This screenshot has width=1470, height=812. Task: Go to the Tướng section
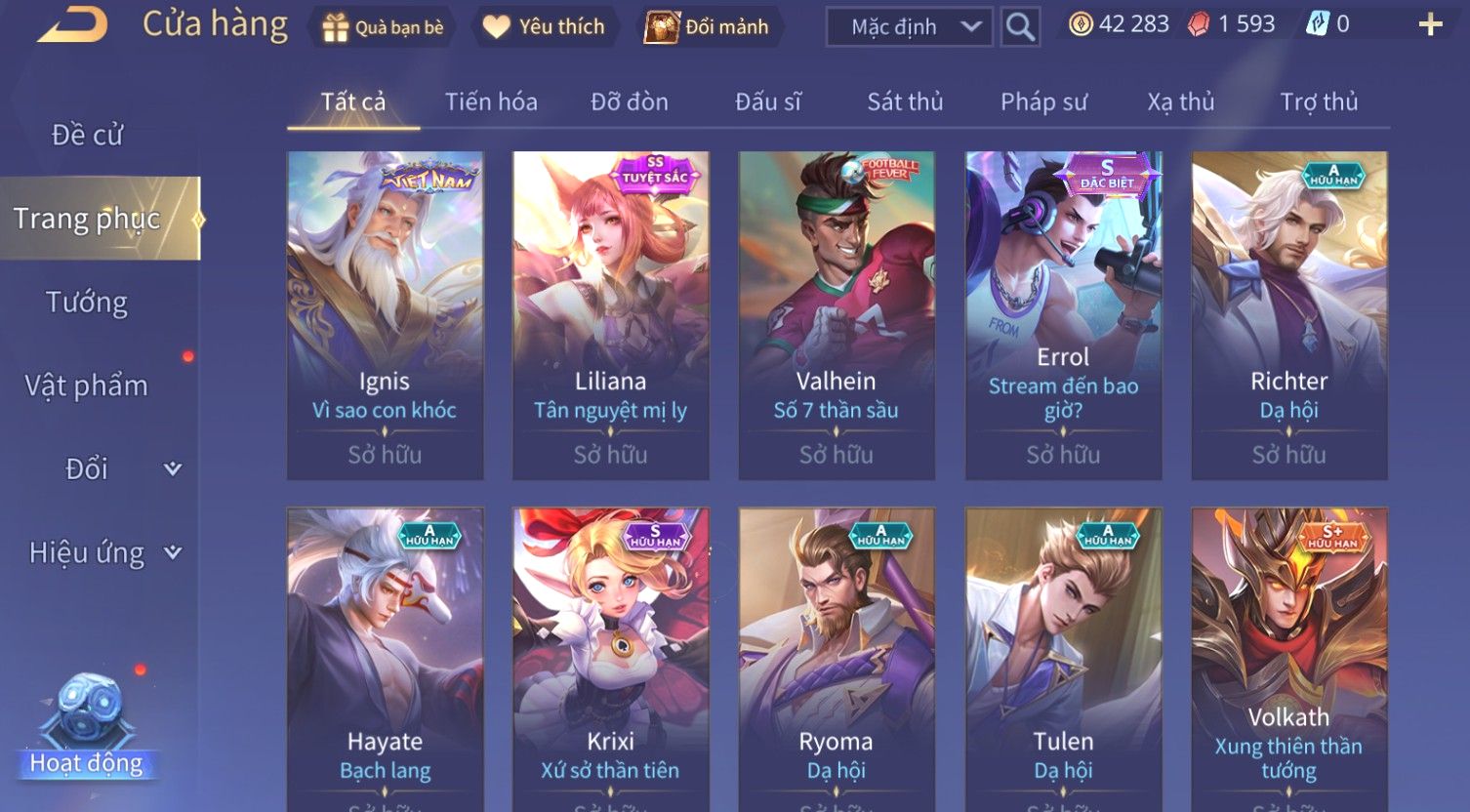pos(87,303)
